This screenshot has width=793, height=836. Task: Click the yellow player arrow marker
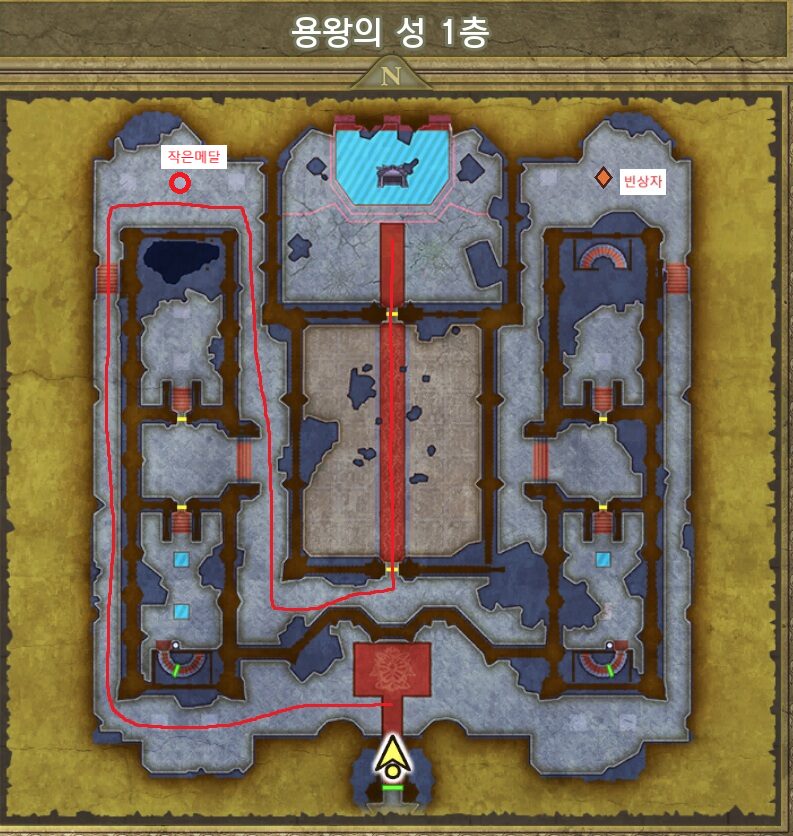394,758
